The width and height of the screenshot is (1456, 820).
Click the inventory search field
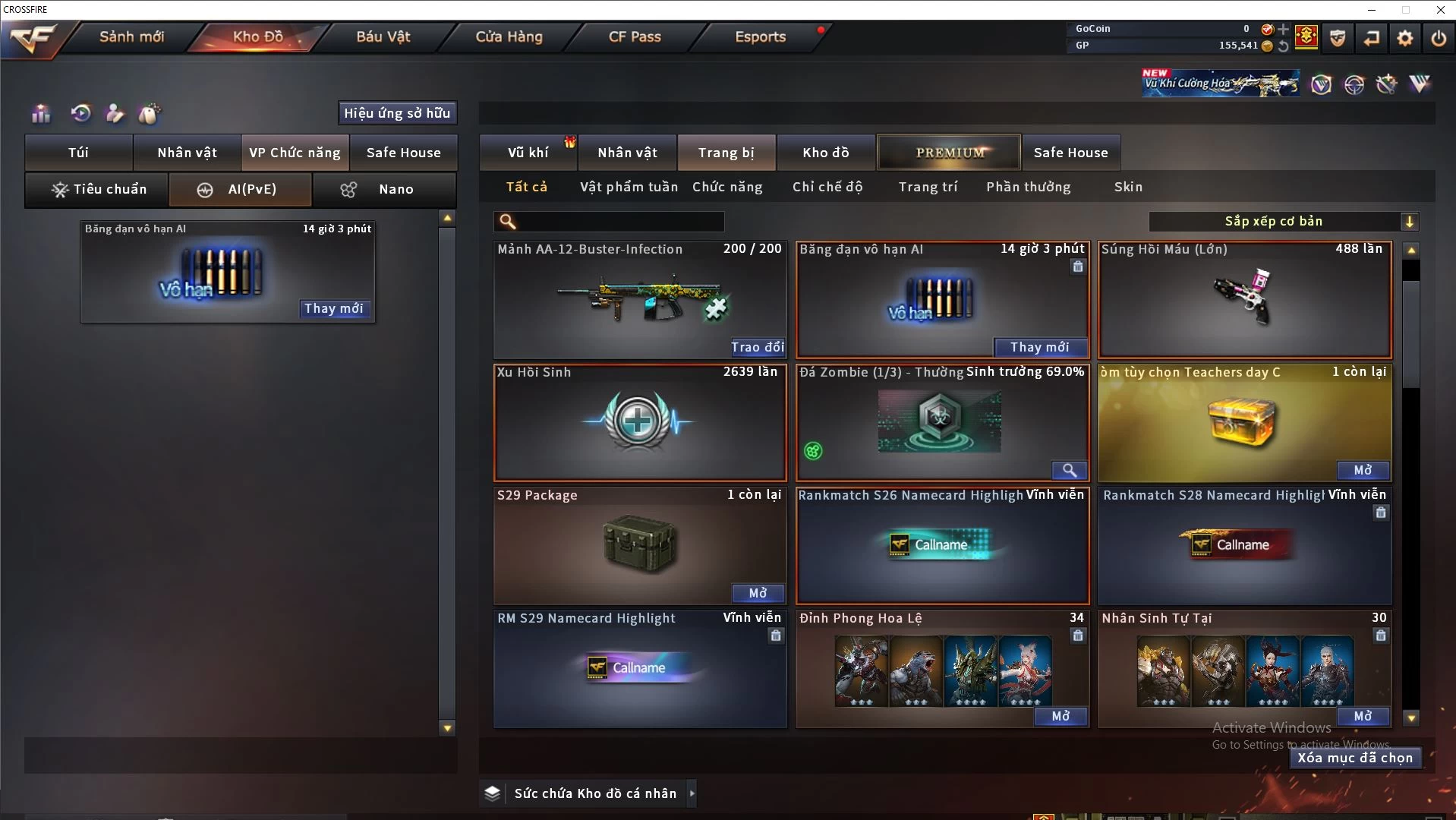[x=619, y=222]
